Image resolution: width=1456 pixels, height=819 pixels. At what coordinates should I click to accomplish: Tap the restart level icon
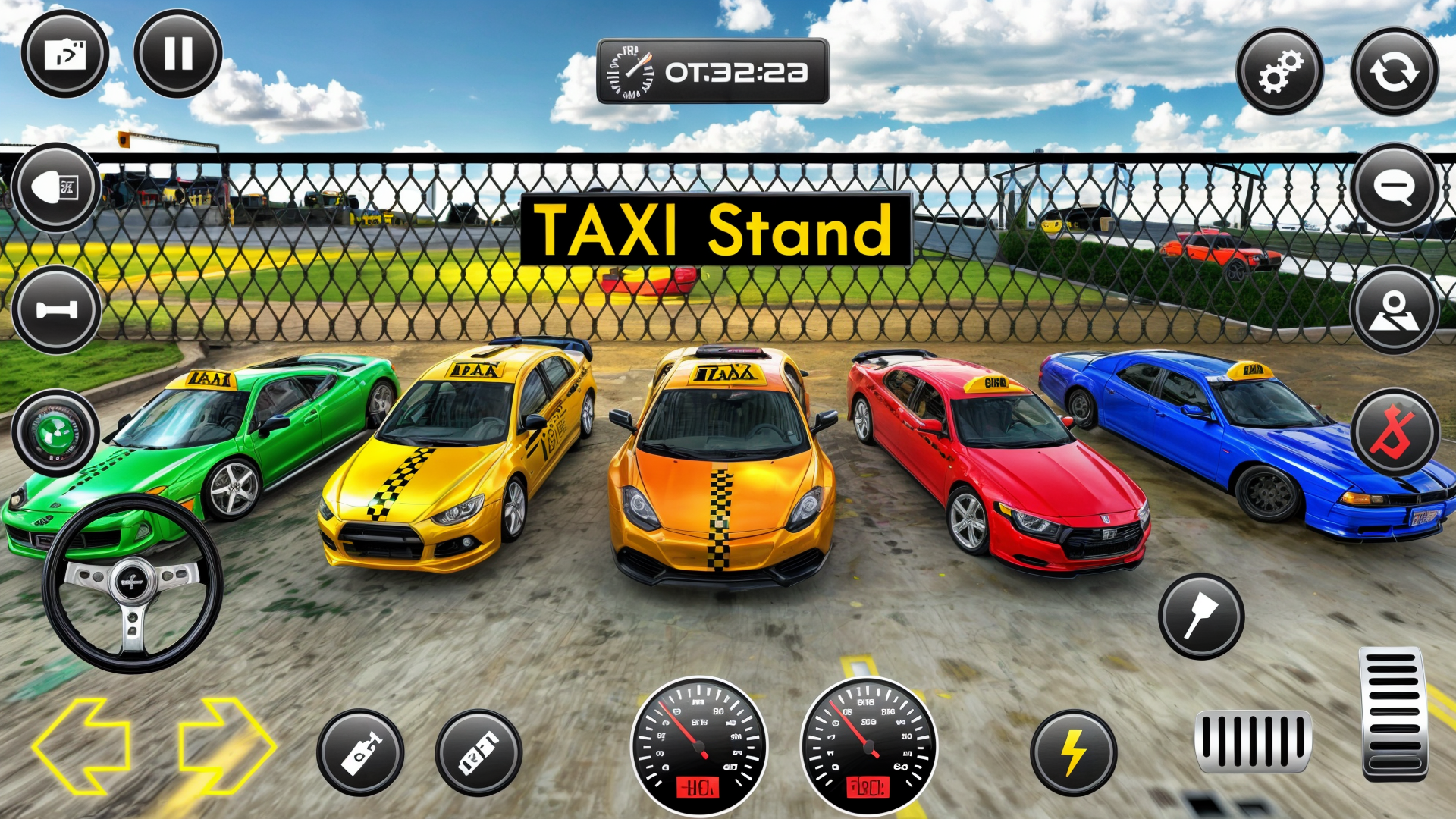(x=1393, y=71)
